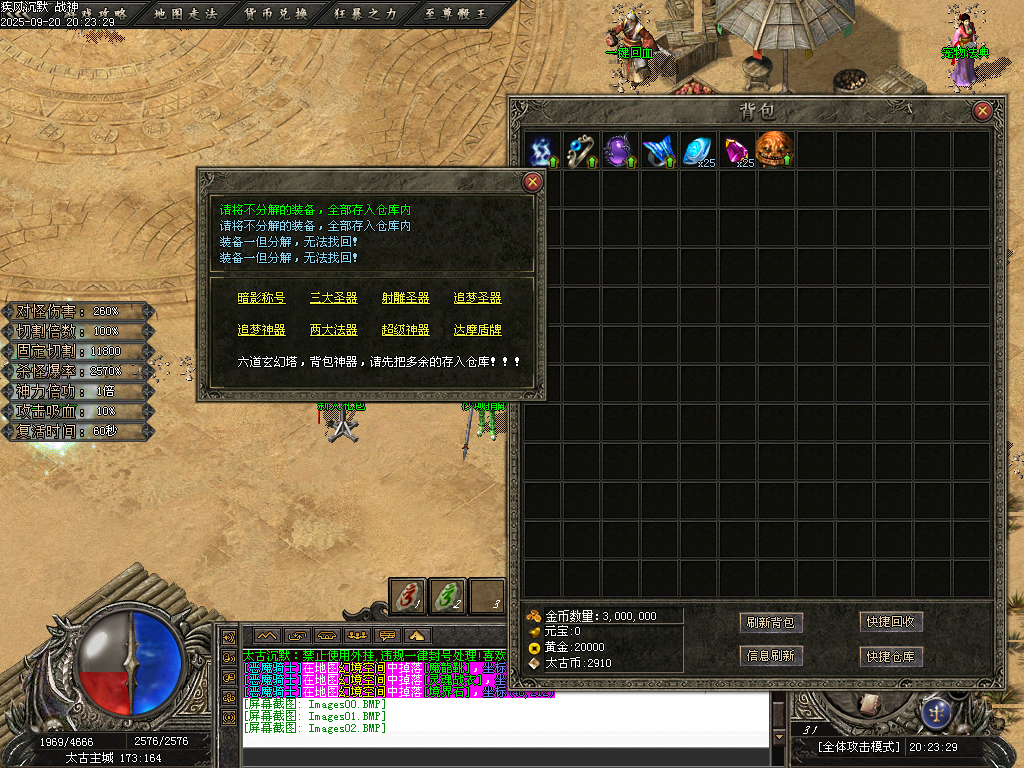Select the 三大圣器 link
Image resolution: width=1024 pixels, height=768 pixels.
(333, 298)
